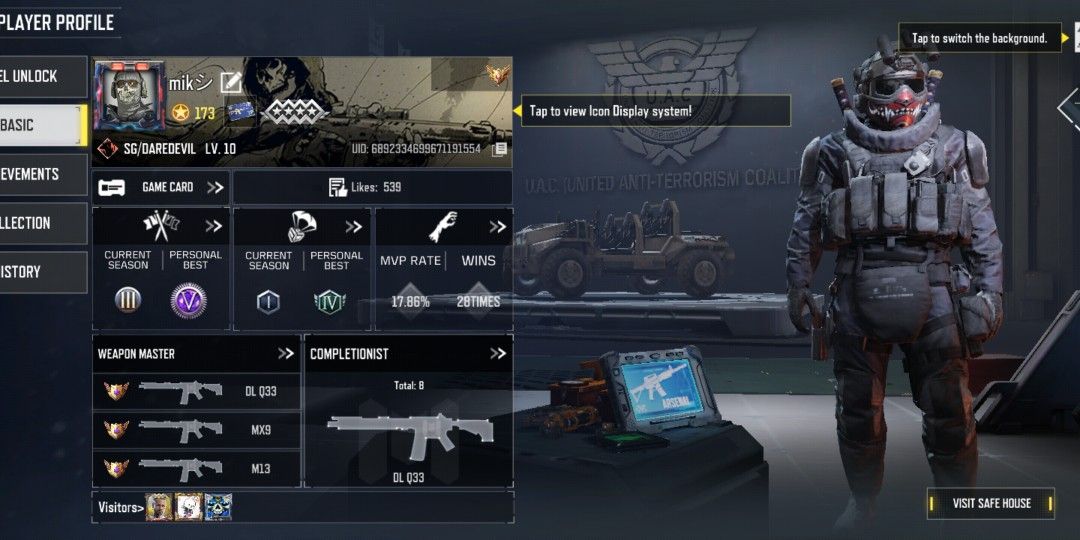1080x540 pixels.
Task: Copy the player UID
Action: (x=500, y=149)
